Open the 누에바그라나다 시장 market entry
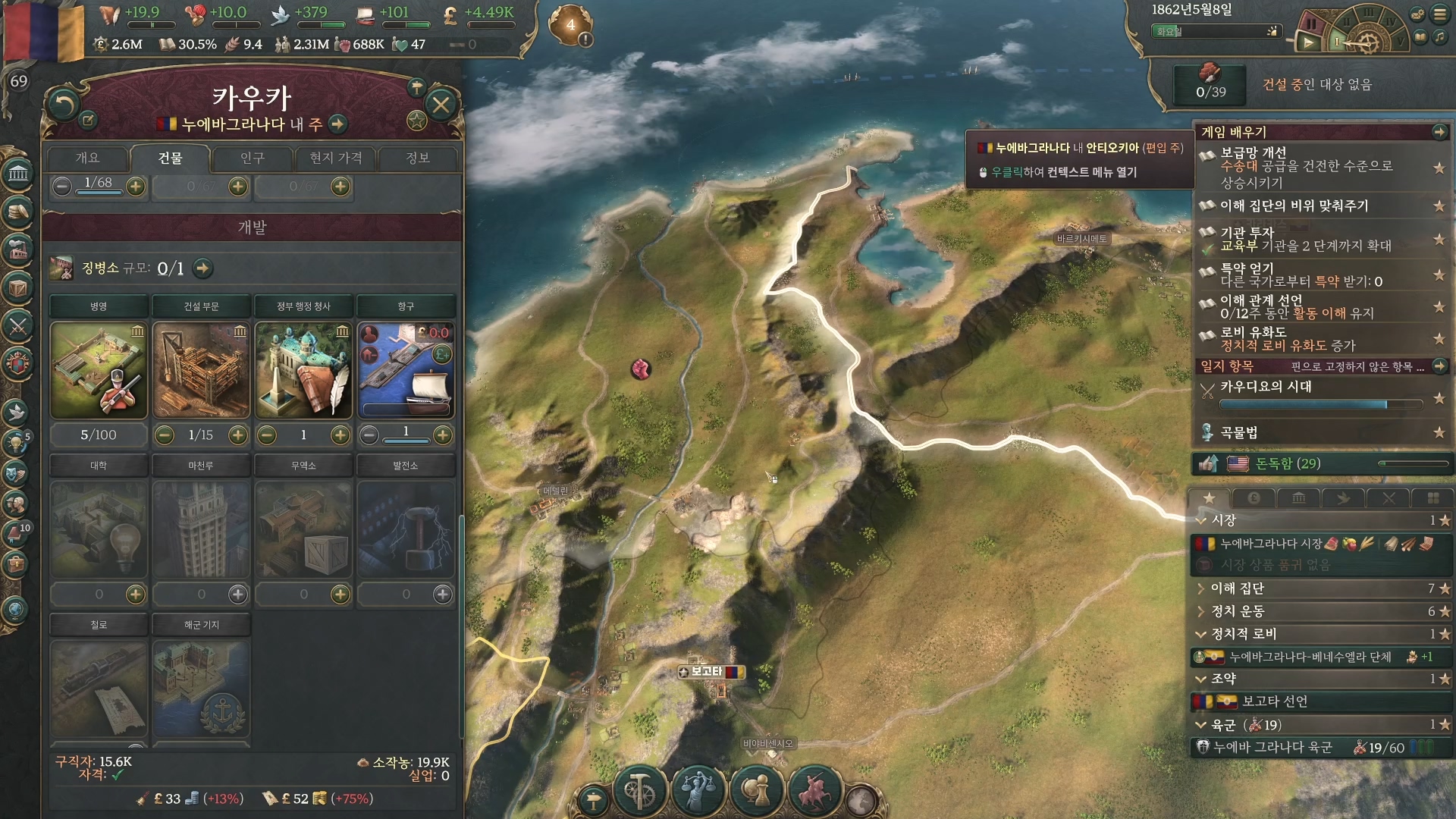 pyautogui.click(x=1271, y=544)
